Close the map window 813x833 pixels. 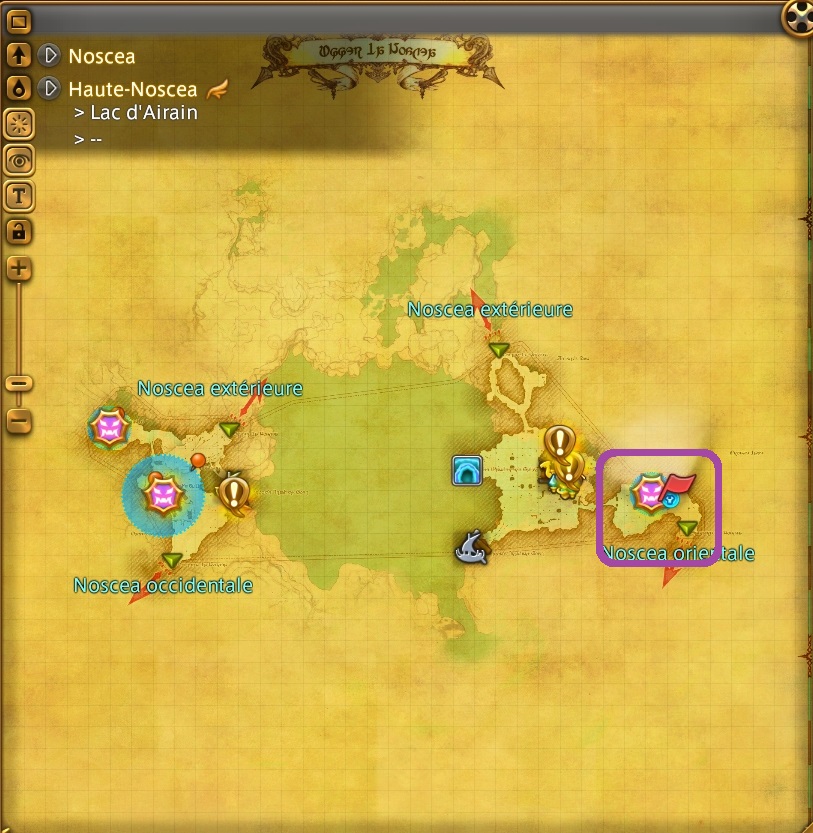coord(798,16)
